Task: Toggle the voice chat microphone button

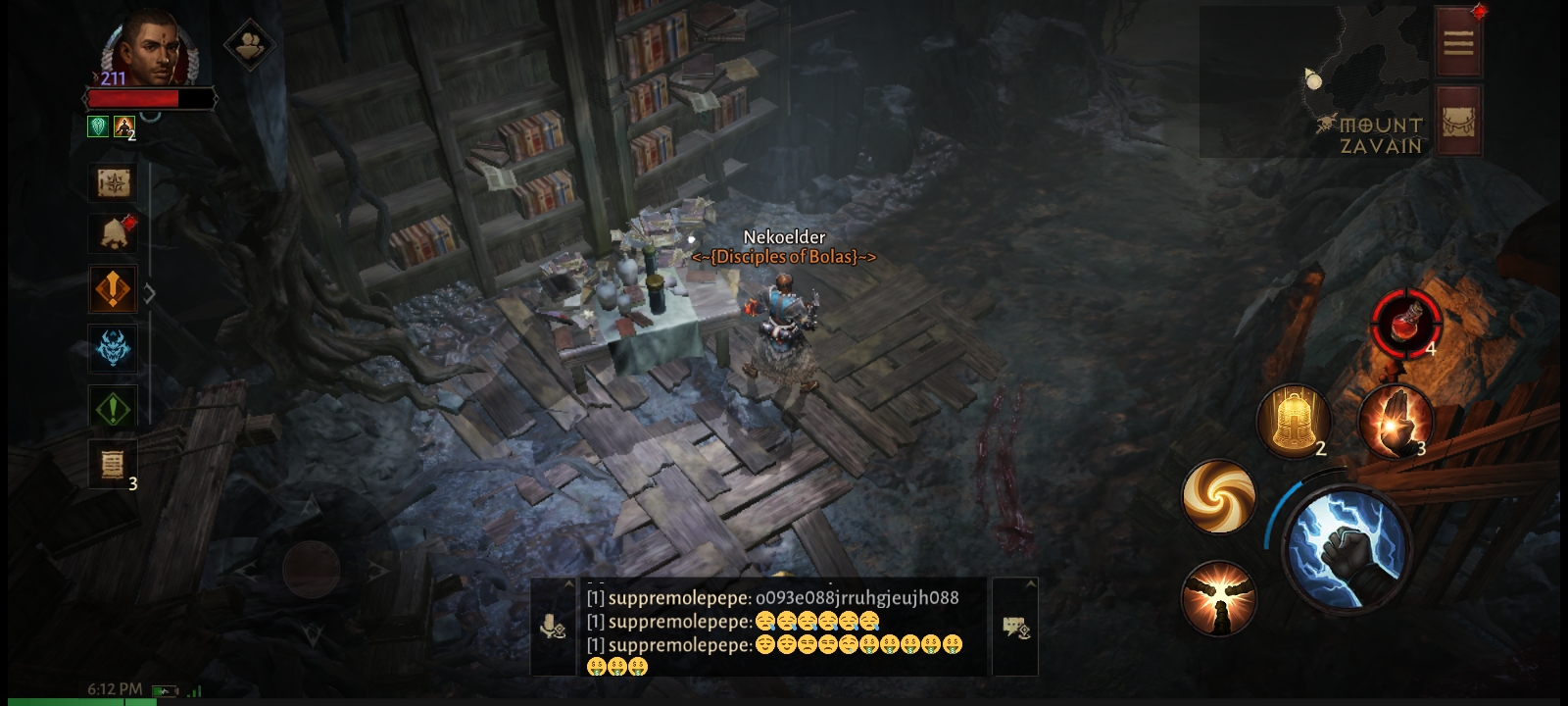Action: tap(554, 627)
